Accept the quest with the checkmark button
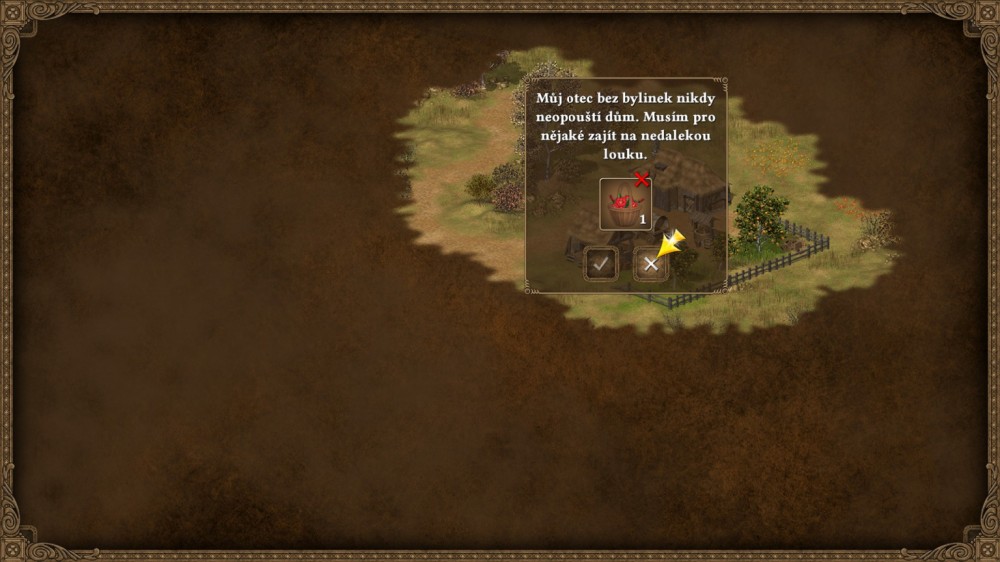The width and height of the screenshot is (1000, 562). pos(601,264)
